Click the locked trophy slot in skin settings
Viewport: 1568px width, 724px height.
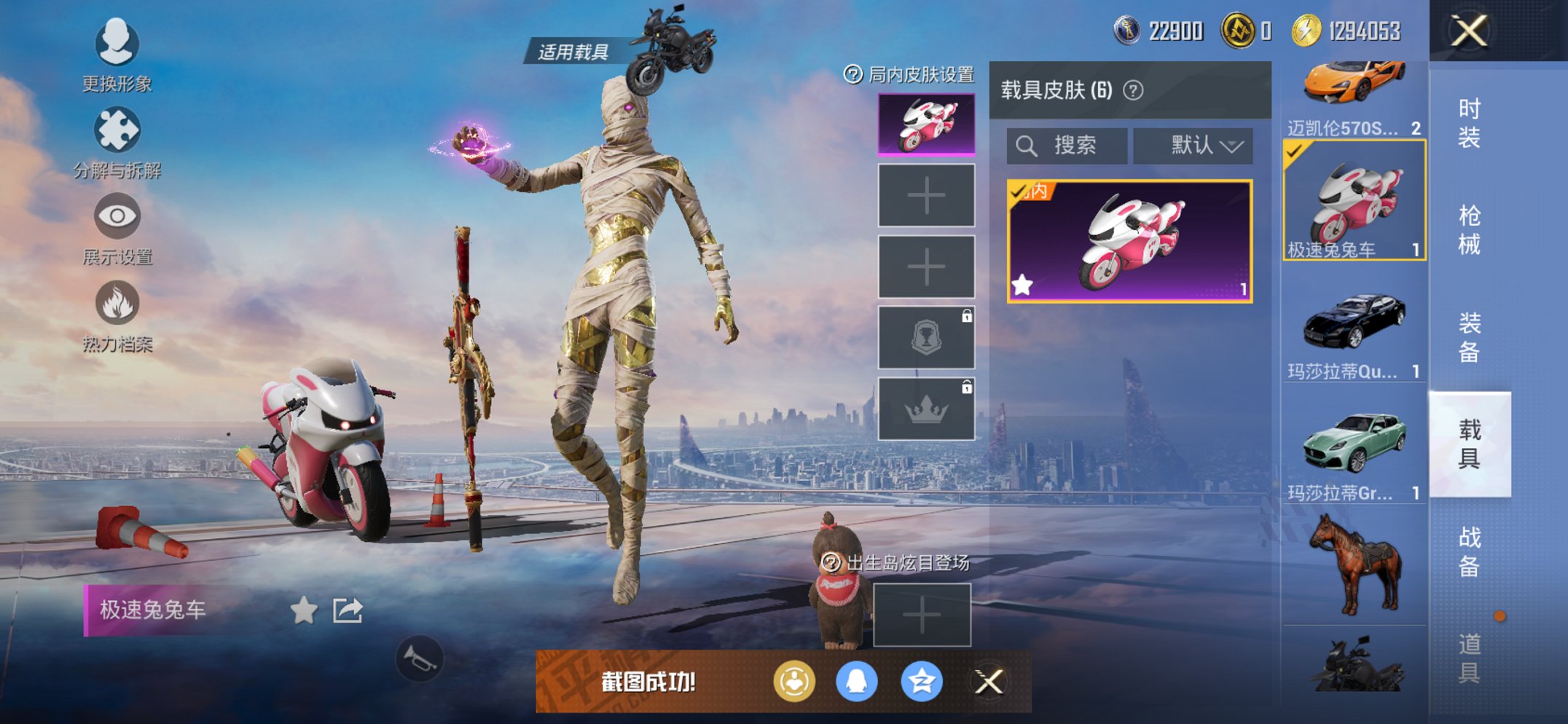click(925, 337)
